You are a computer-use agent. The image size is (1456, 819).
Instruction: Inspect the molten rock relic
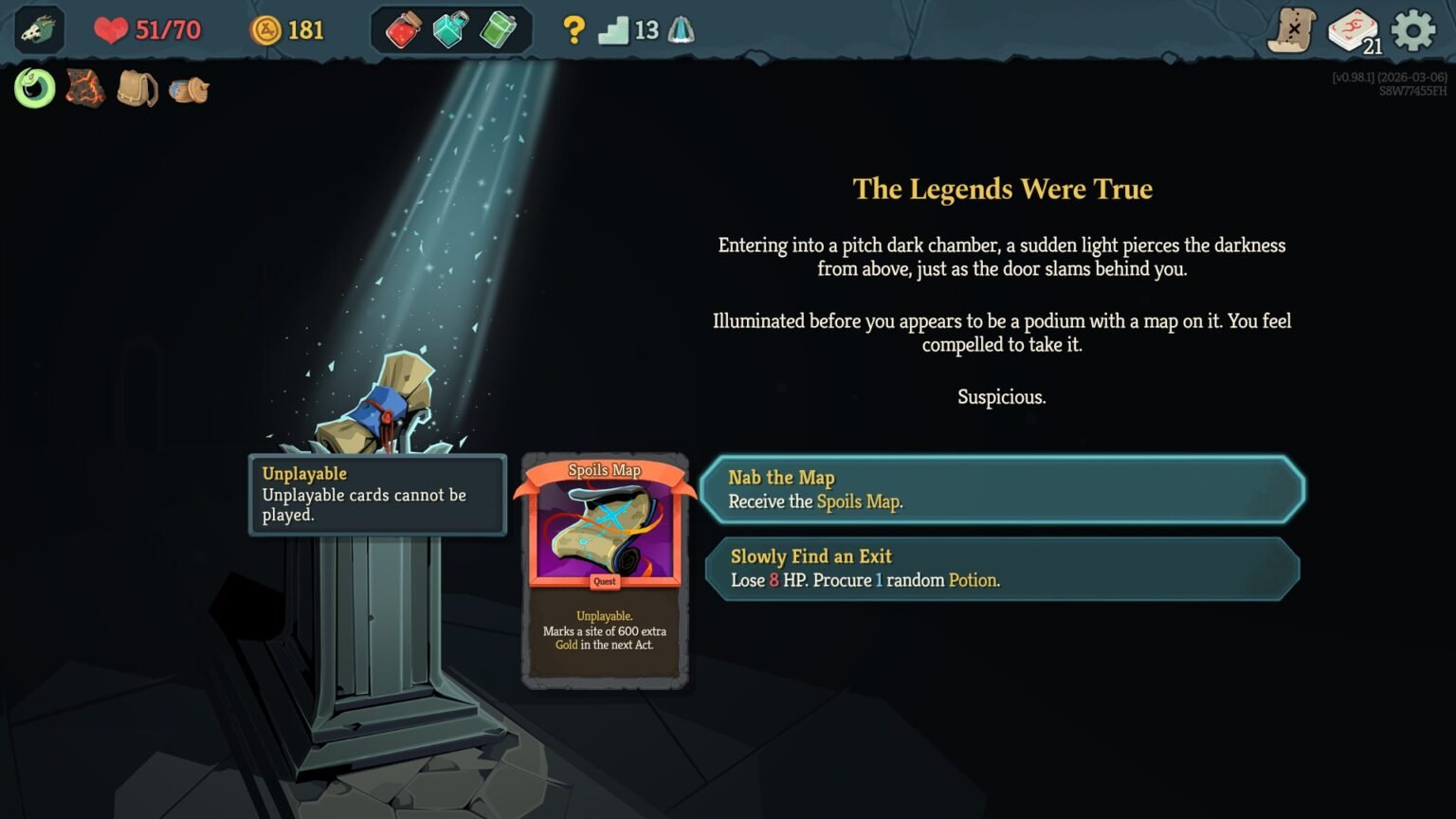(85, 88)
